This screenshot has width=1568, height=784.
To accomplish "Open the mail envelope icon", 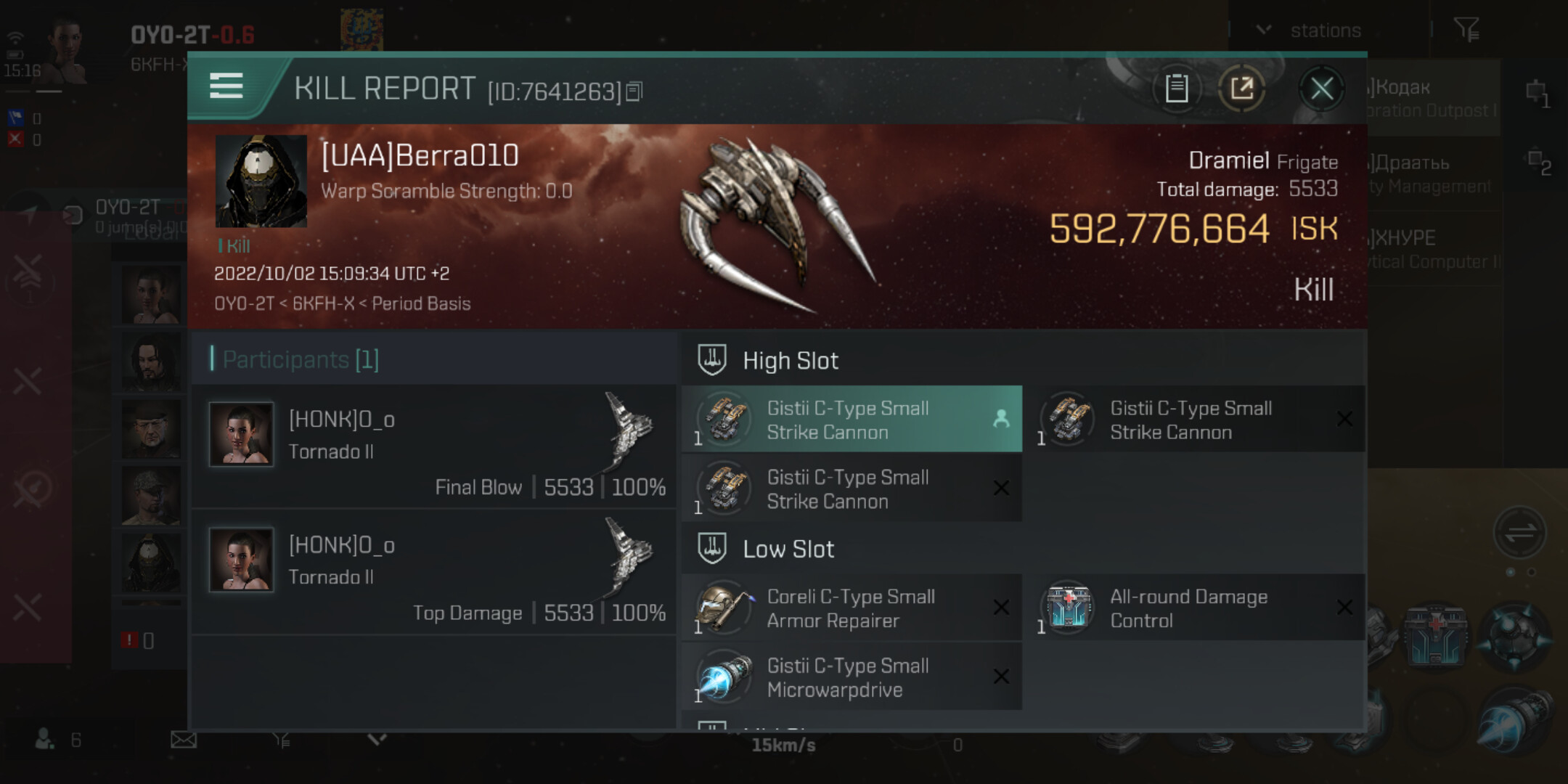I will (184, 740).
